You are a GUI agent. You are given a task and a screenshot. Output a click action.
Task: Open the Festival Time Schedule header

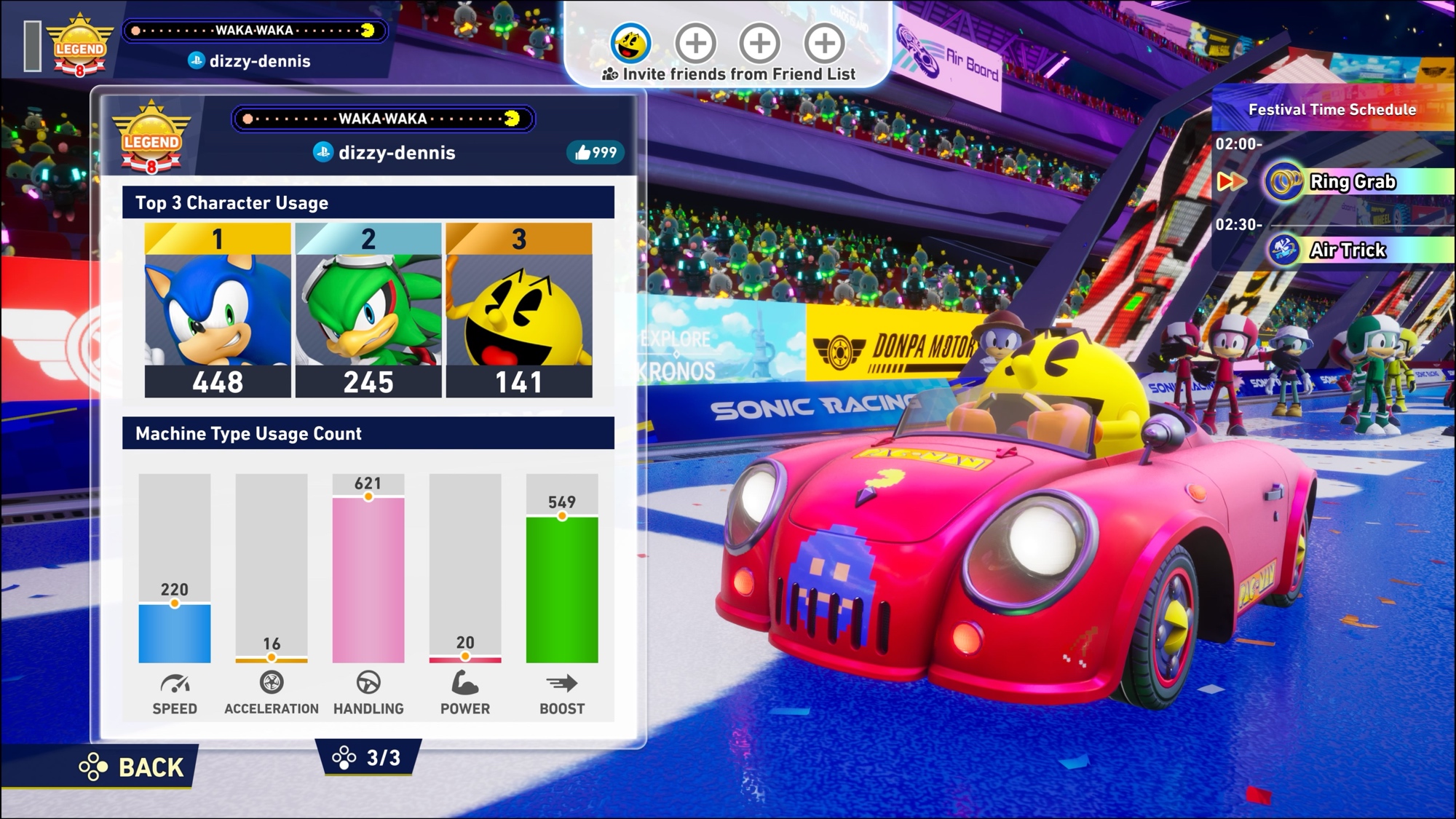(x=1332, y=110)
